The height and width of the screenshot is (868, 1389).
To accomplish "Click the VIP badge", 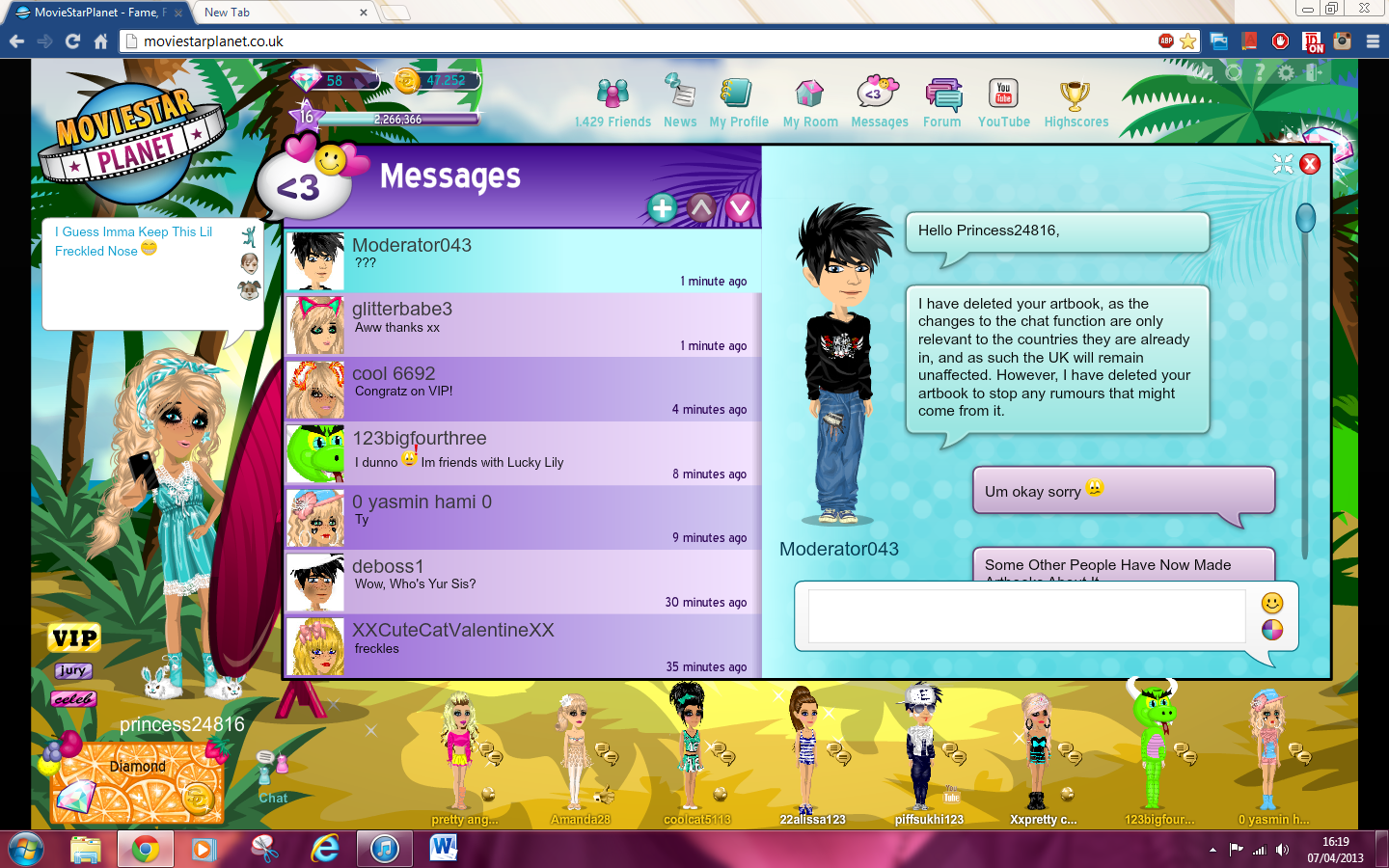I will click(73, 637).
